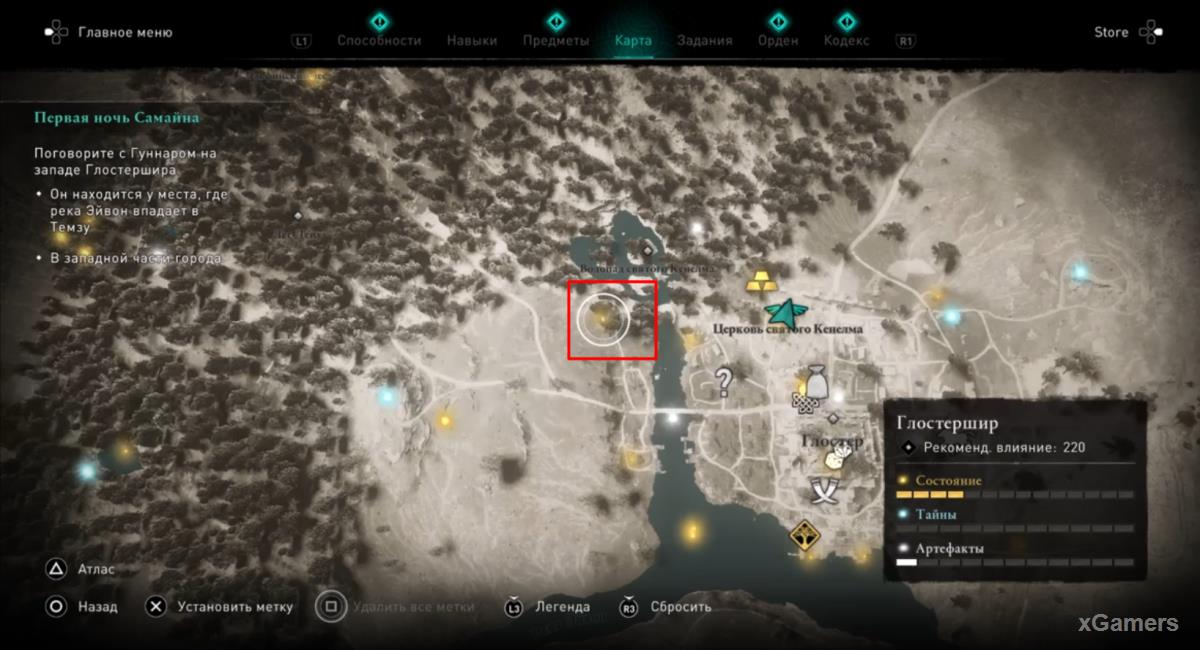Select the gold ingot wealth marker
Viewport: 1200px width, 650px height.
tap(763, 282)
